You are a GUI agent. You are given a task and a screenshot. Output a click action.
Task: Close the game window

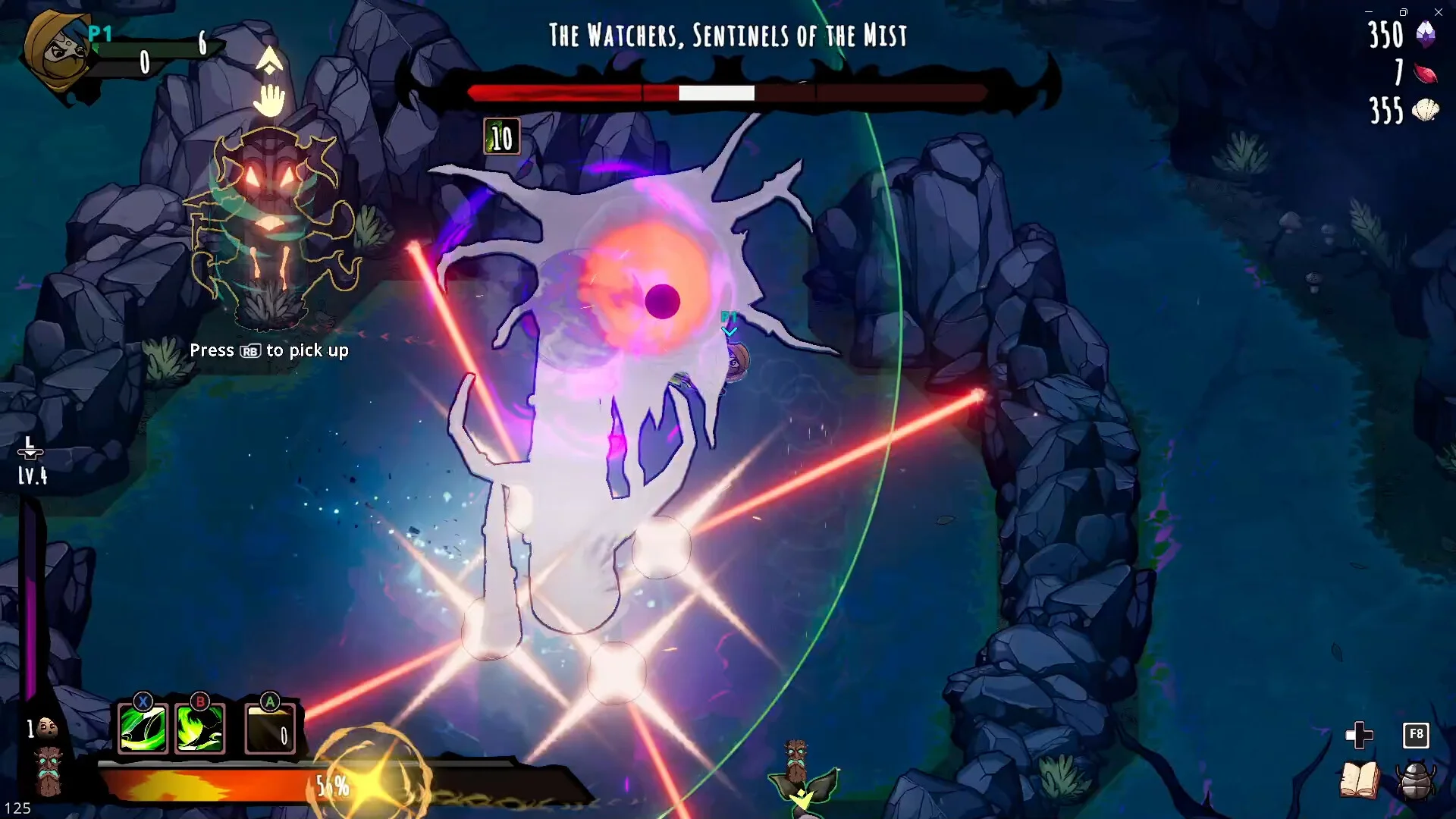[x=1439, y=12]
